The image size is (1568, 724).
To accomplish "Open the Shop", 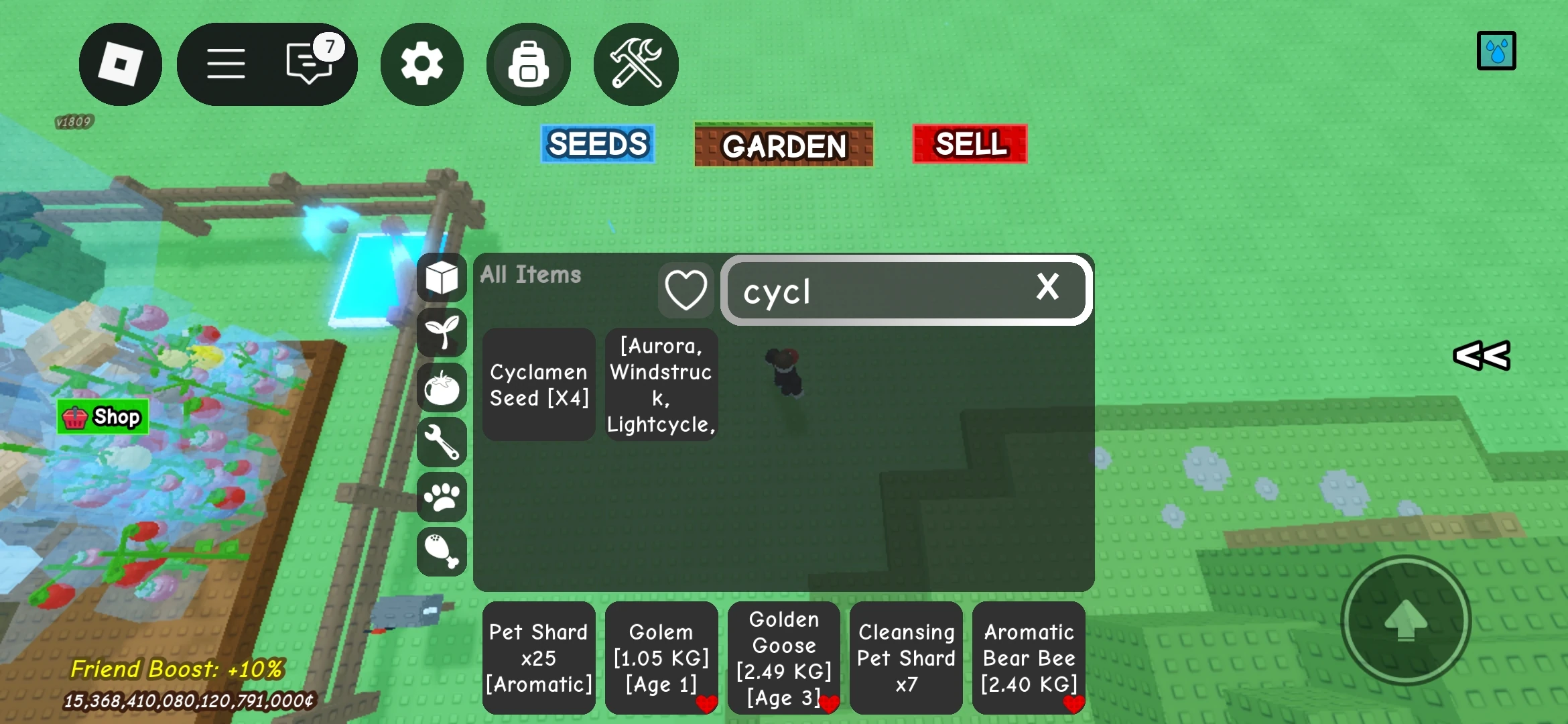I will pyautogui.click(x=103, y=416).
